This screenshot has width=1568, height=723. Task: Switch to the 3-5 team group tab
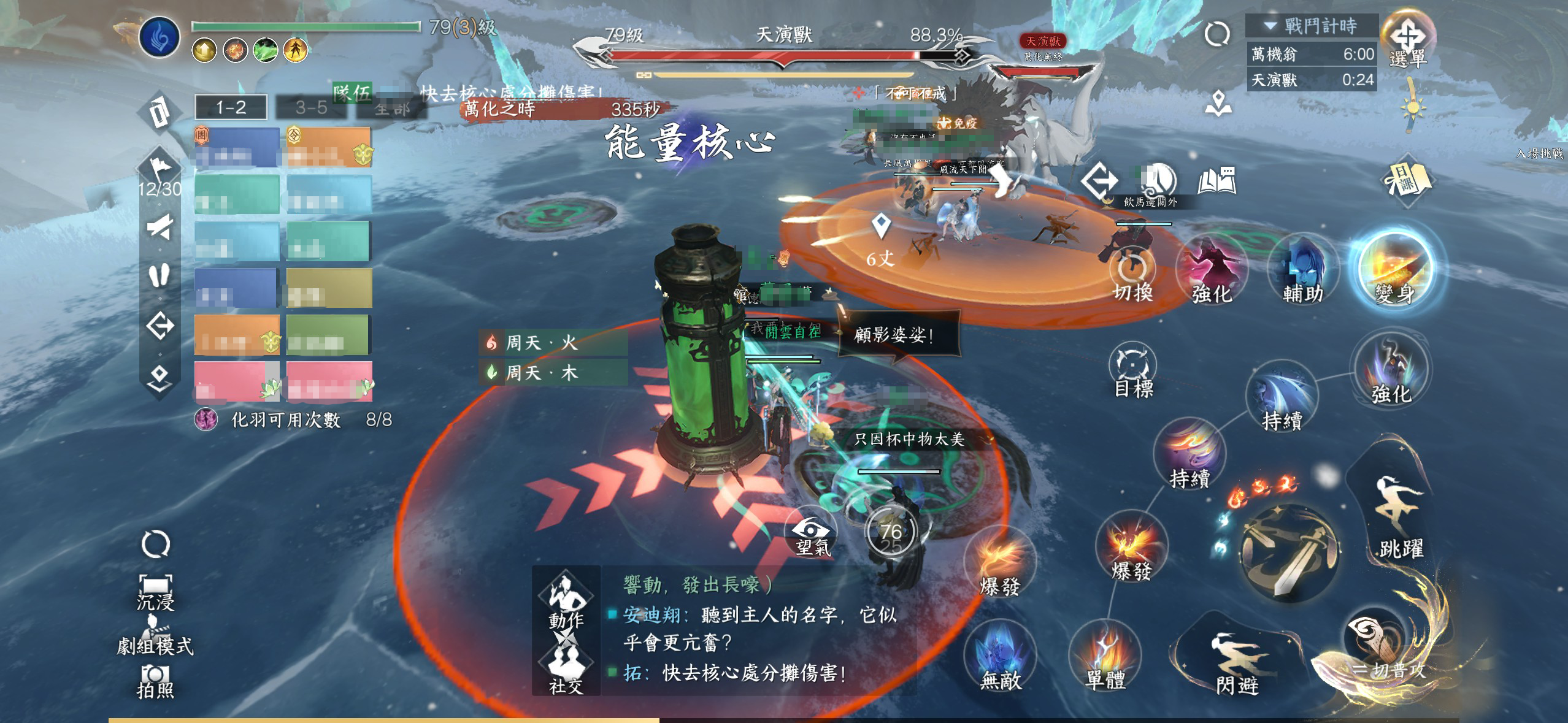(311, 108)
